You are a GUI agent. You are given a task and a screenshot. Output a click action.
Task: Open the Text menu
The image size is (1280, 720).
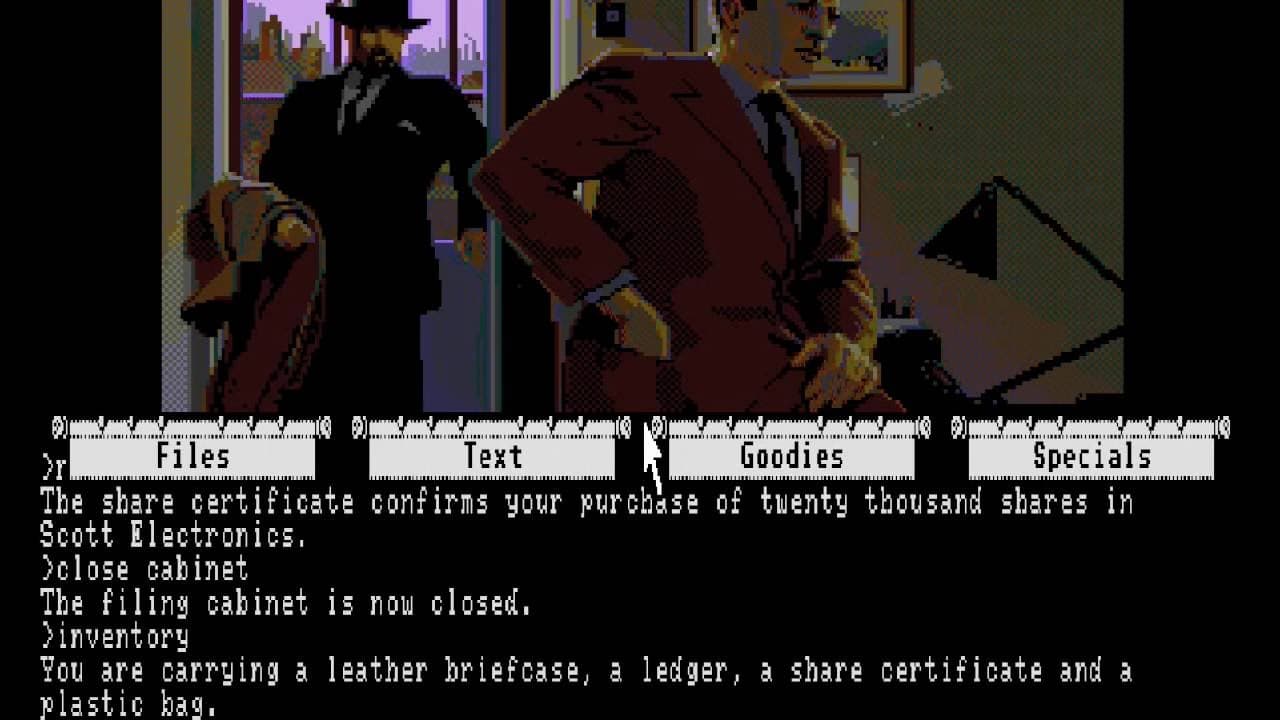[x=493, y=457]
